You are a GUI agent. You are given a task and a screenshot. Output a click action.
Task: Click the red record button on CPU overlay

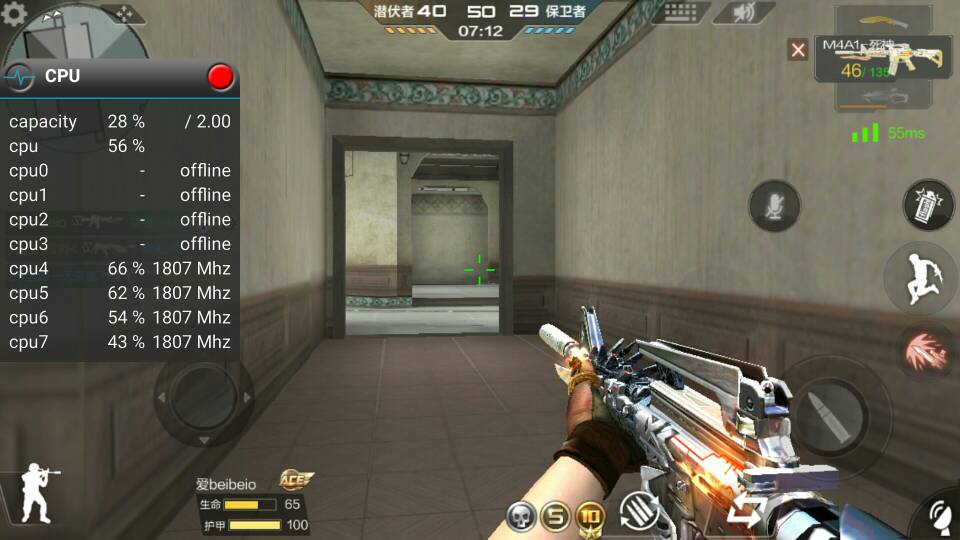point(220,76)
